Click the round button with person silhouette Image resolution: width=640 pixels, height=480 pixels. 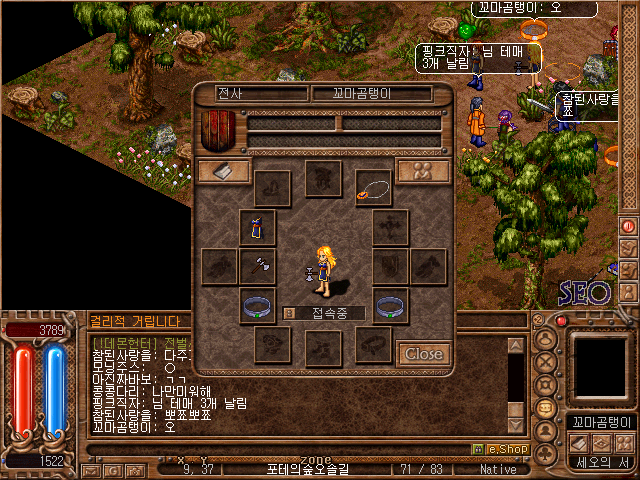click(546, 431)
